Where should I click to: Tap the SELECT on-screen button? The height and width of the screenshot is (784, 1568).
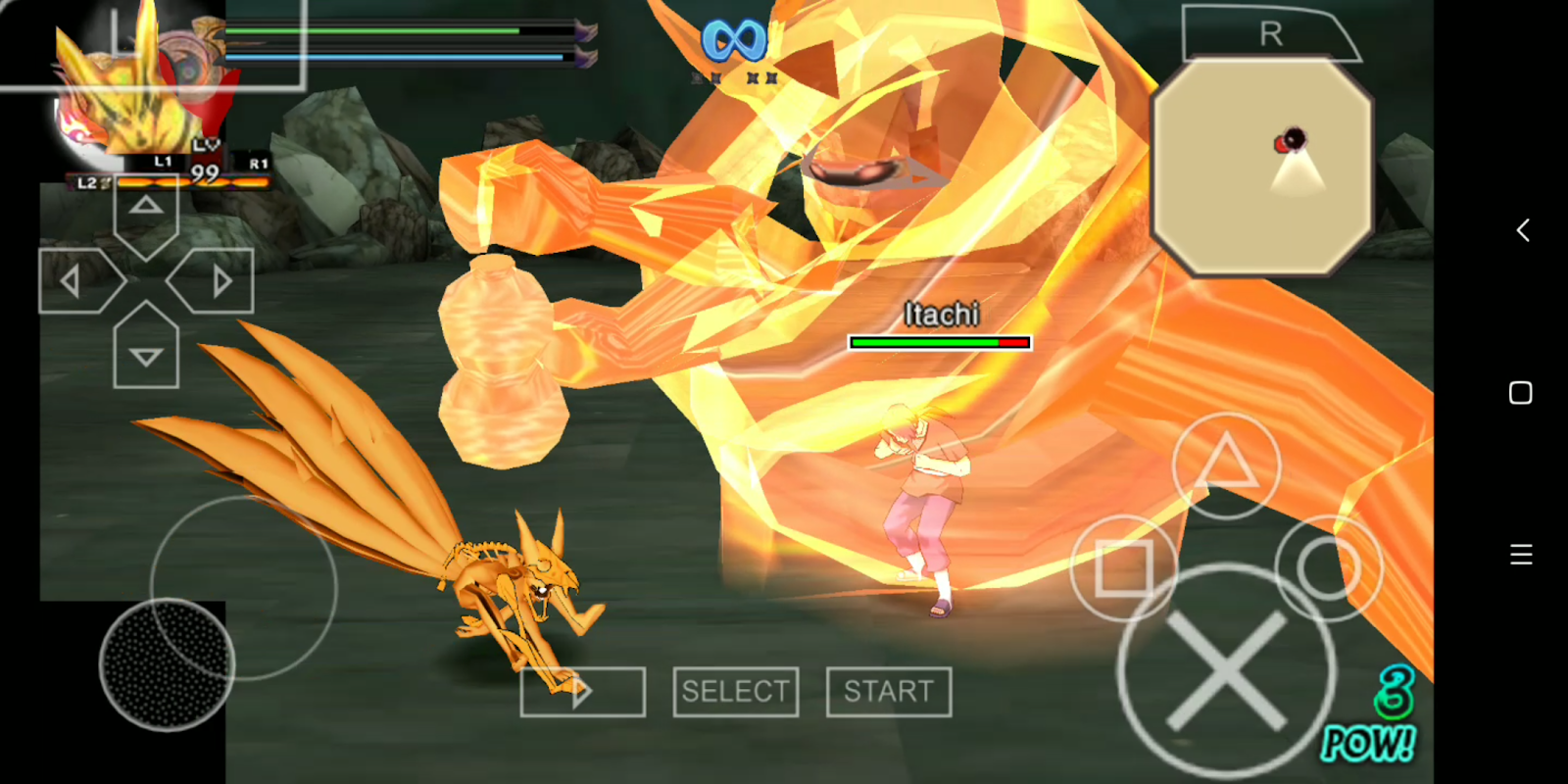pos(735,691)
